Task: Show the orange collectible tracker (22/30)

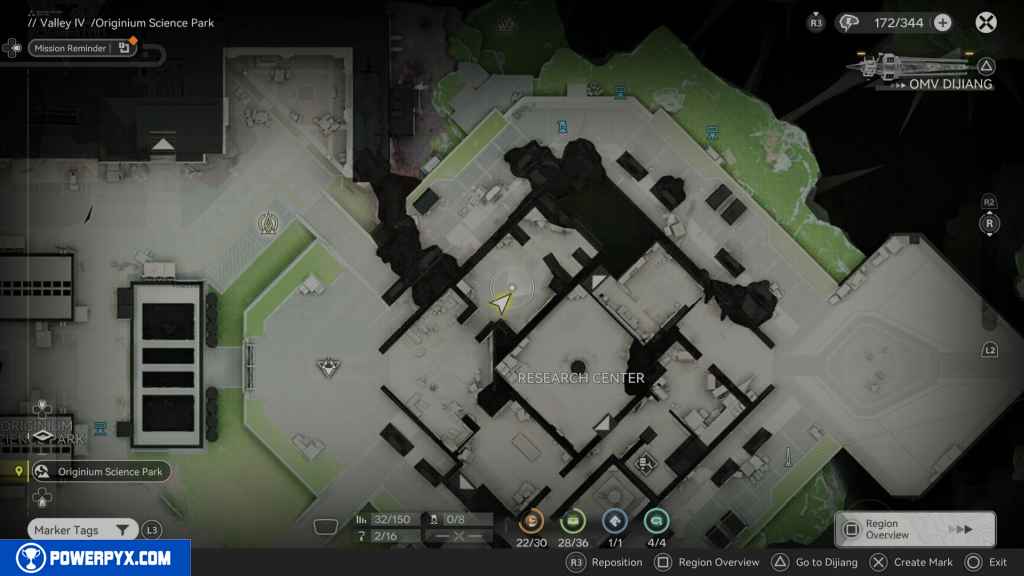Action: pyautogui.click(x=532, y=520)
